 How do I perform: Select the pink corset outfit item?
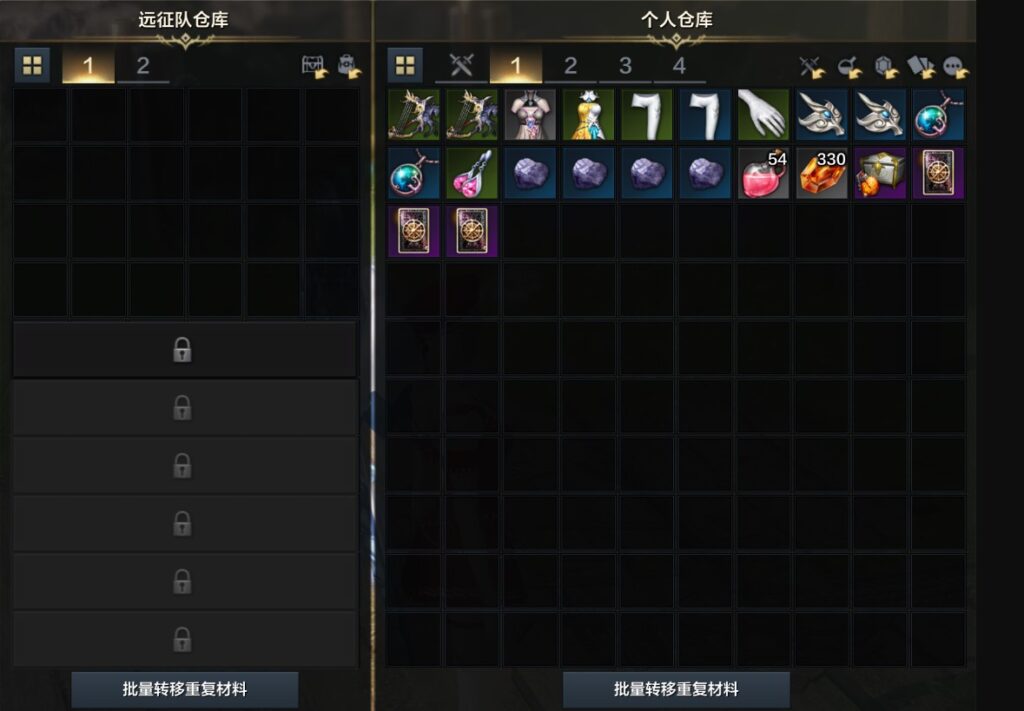(530, 114)
